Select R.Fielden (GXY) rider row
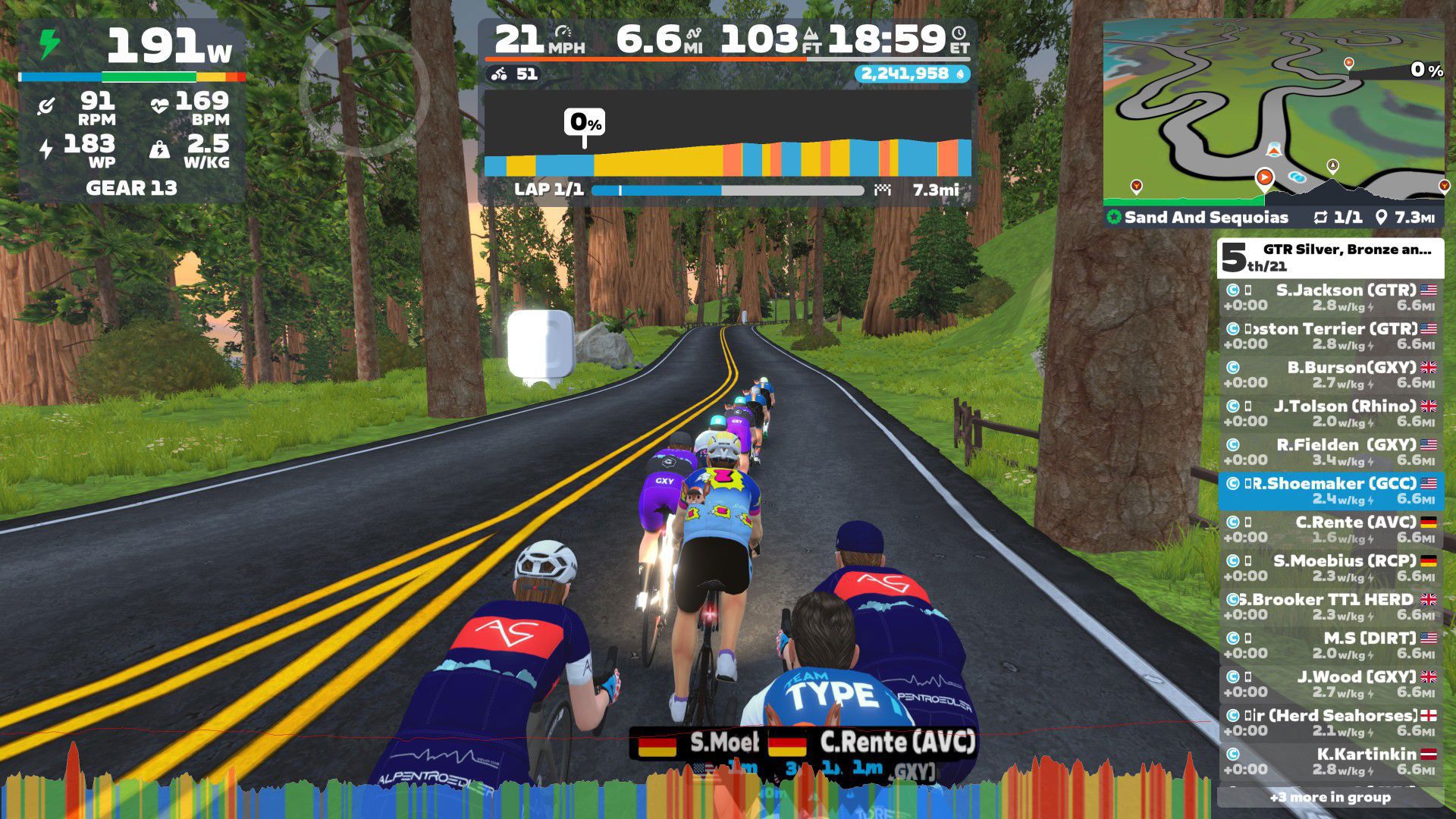The width and height of the screenshot is (1456, 819). 1331,452
